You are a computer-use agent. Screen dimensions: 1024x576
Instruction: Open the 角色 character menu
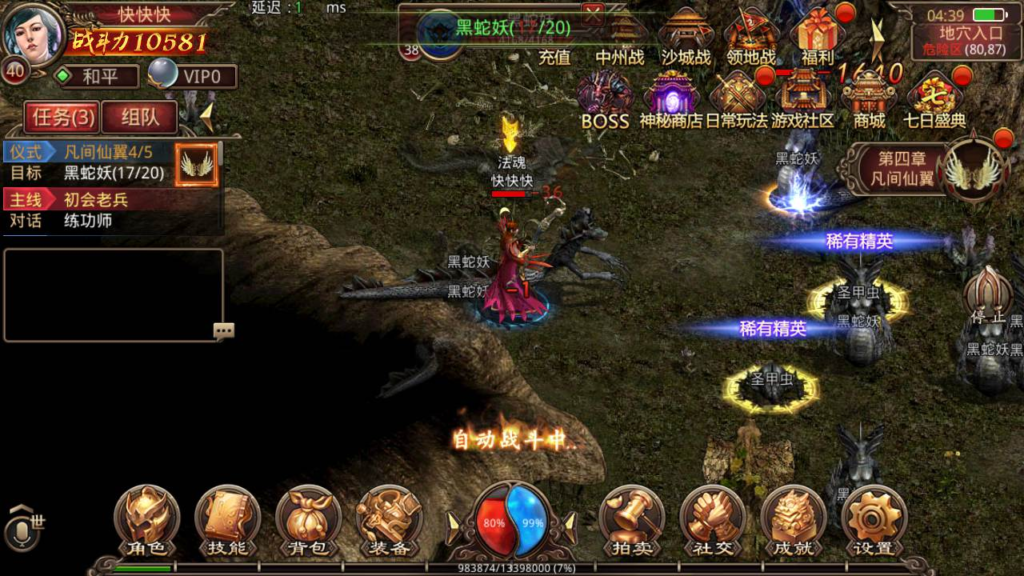click(x=146, y=520)
